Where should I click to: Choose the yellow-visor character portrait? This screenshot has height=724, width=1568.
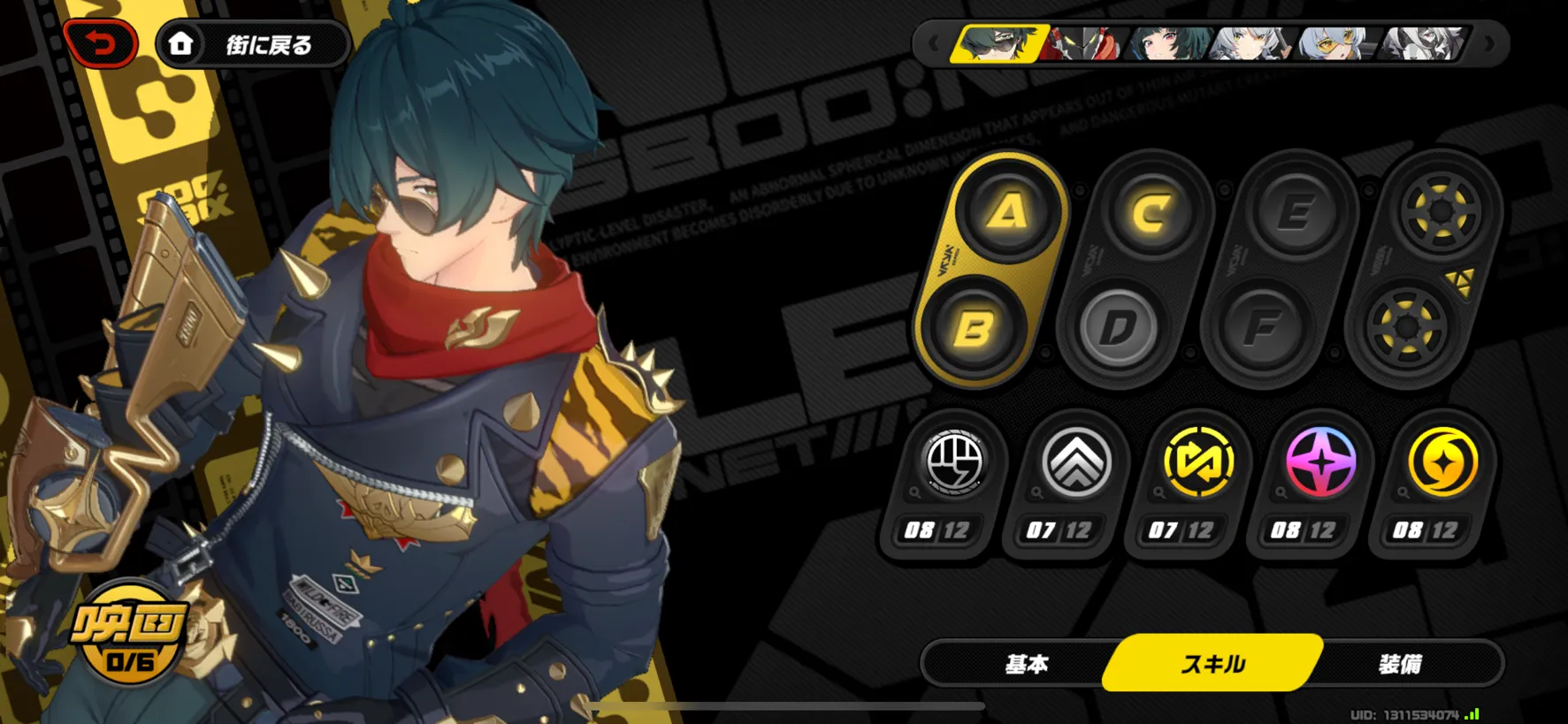[1334, 42]
